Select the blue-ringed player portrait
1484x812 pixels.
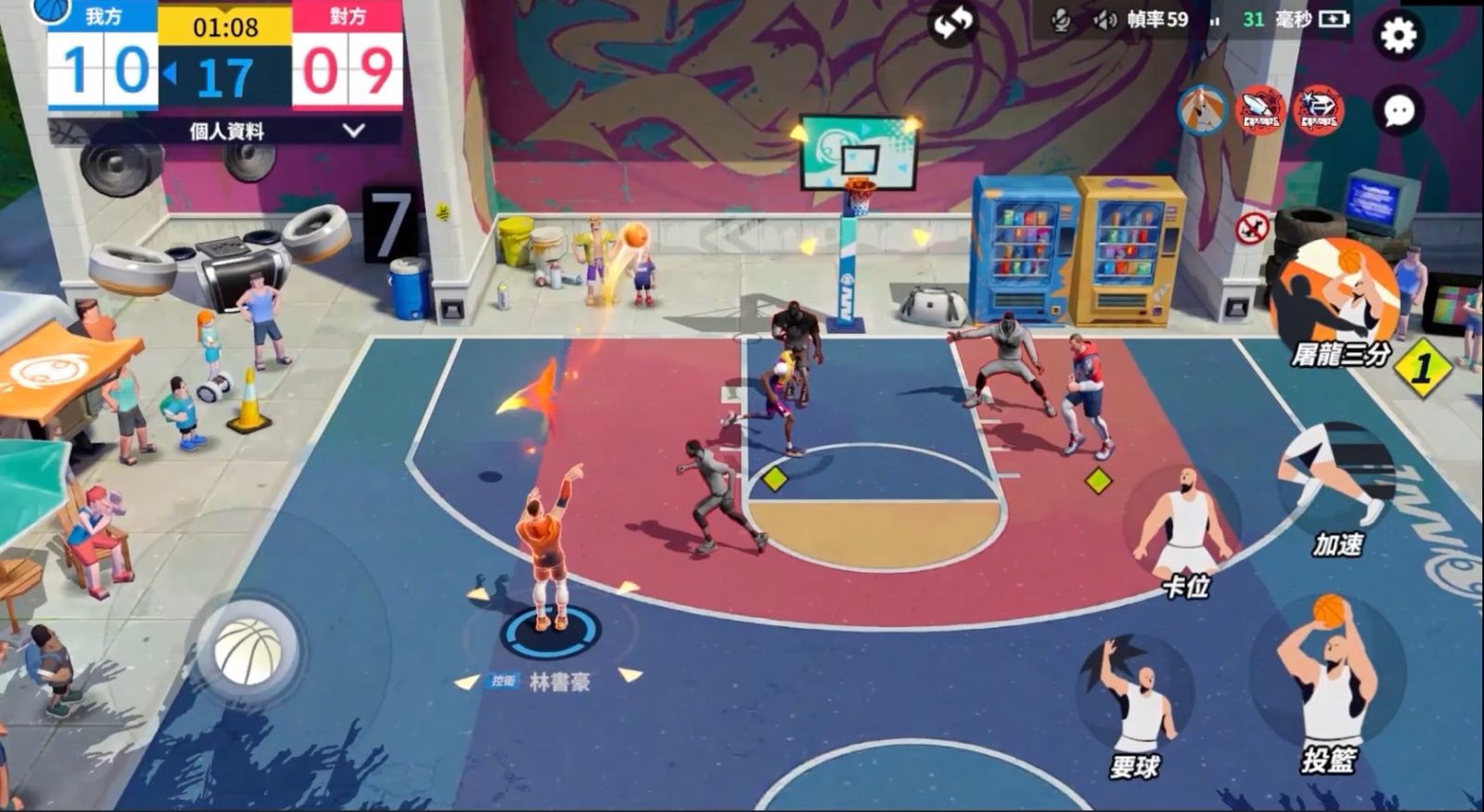(x=1202, y=110)
